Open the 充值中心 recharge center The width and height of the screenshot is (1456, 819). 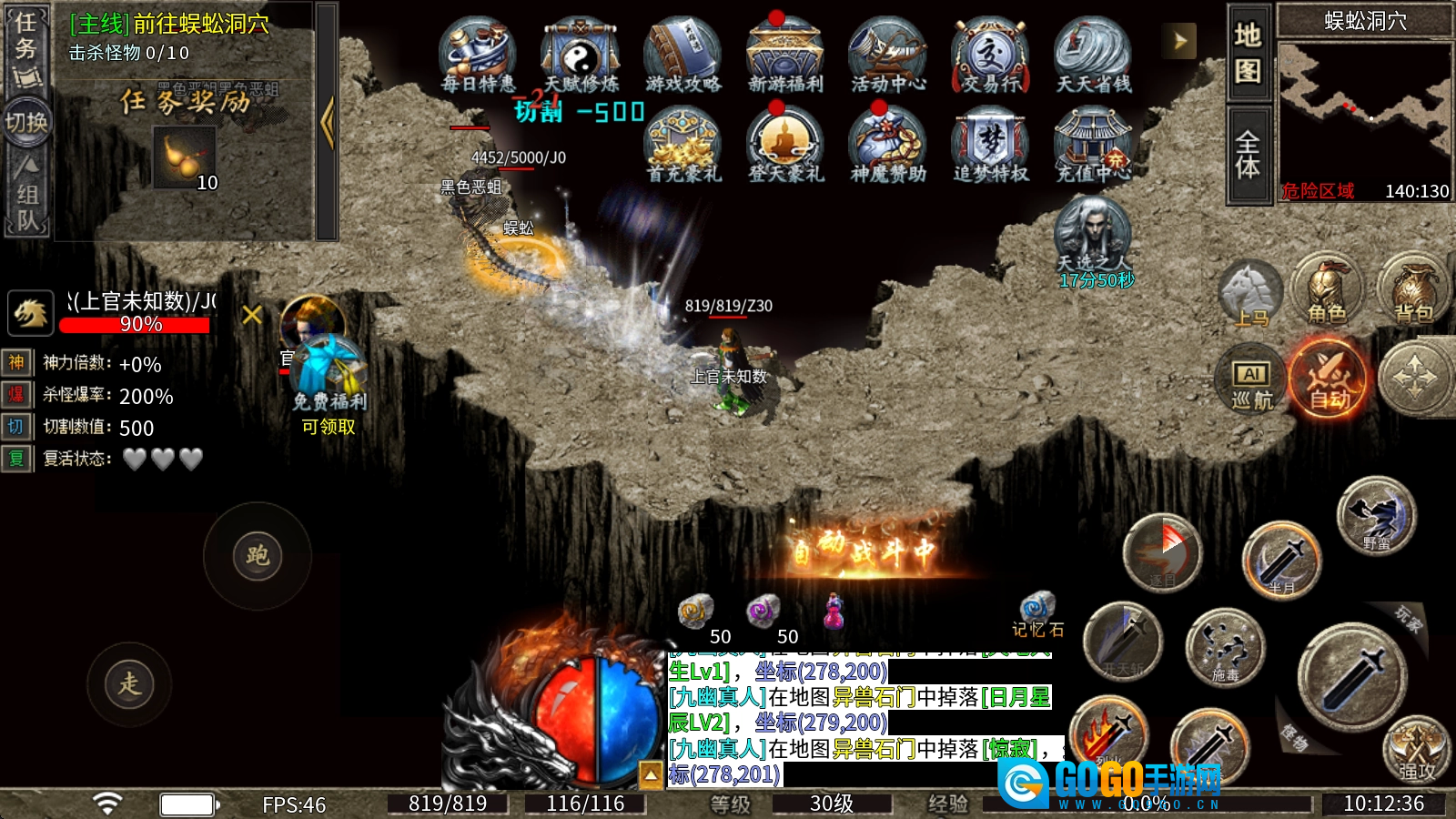tap(1092, 144)
